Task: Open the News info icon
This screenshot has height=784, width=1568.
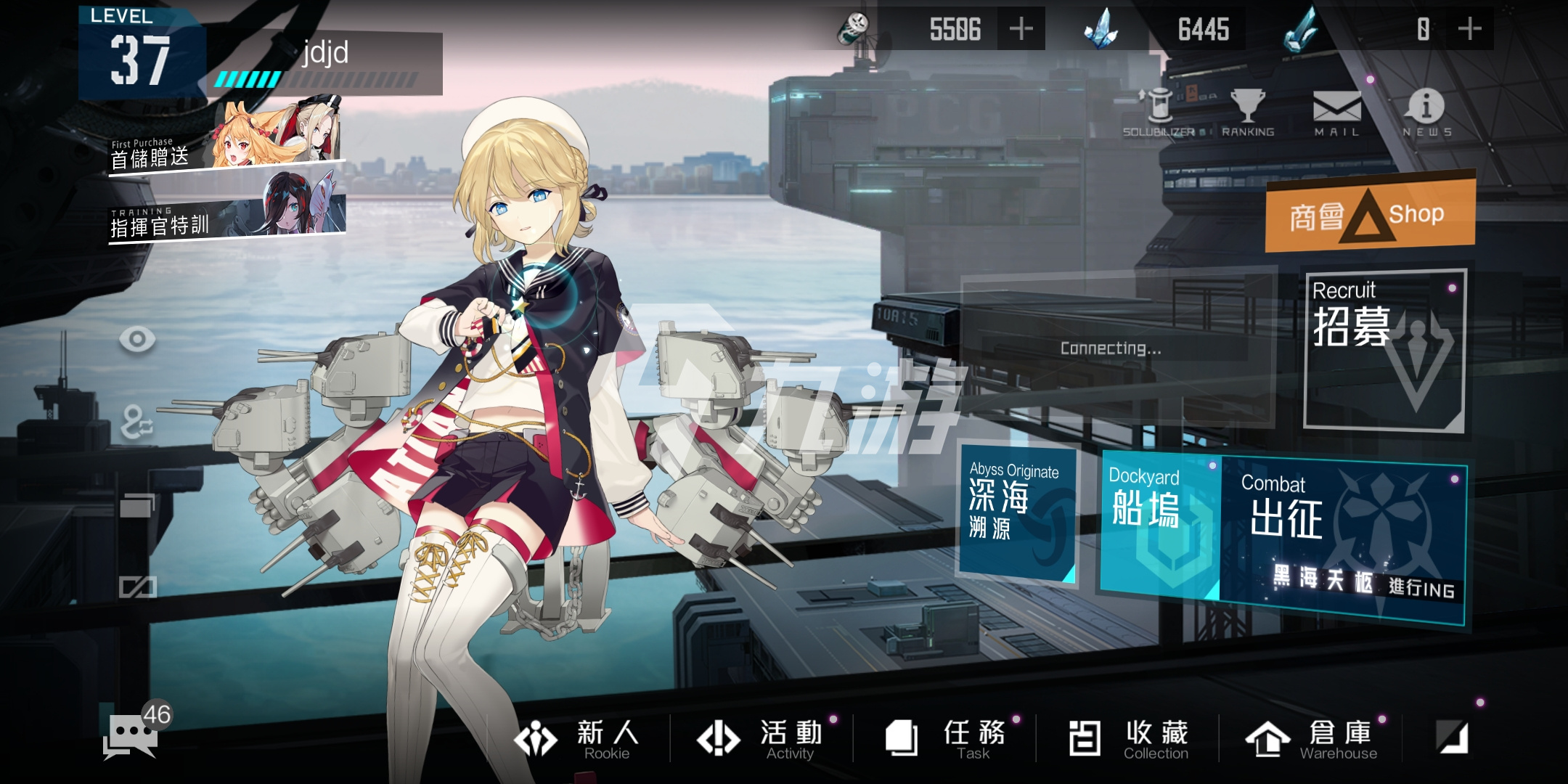Action: (1426, 113)
